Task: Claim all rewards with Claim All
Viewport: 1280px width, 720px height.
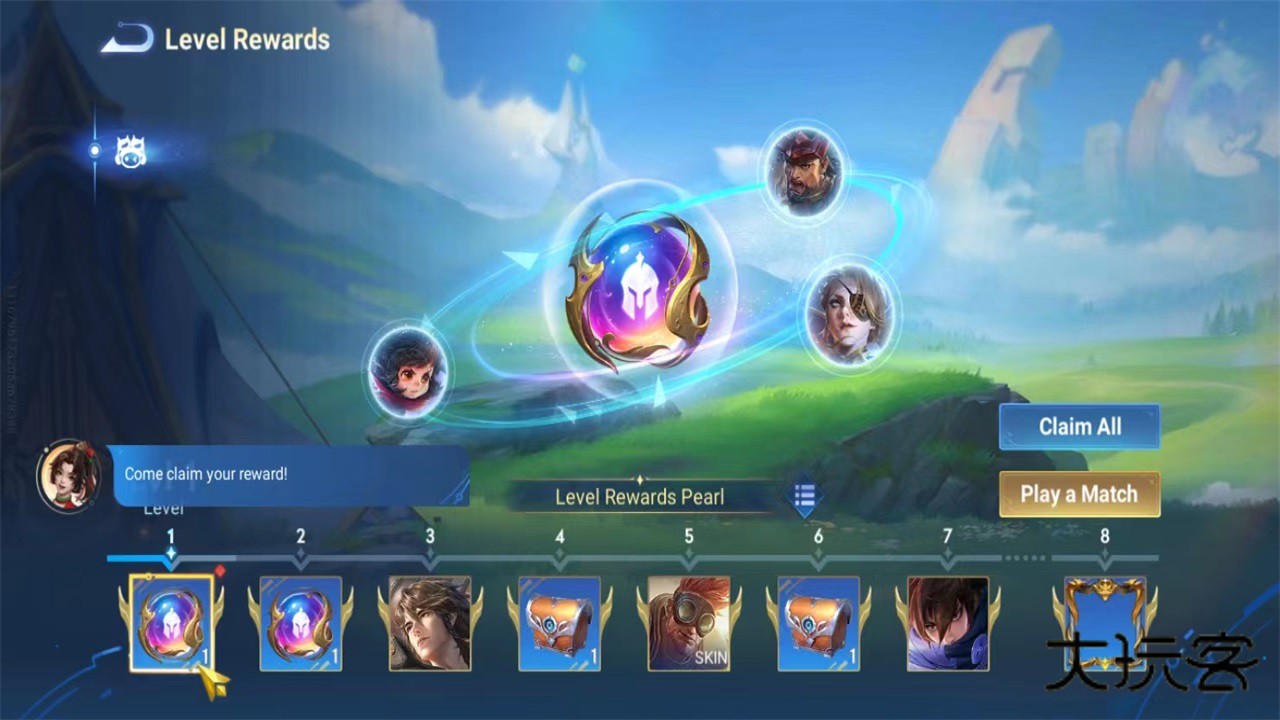Action: (x=1079, y=427)
